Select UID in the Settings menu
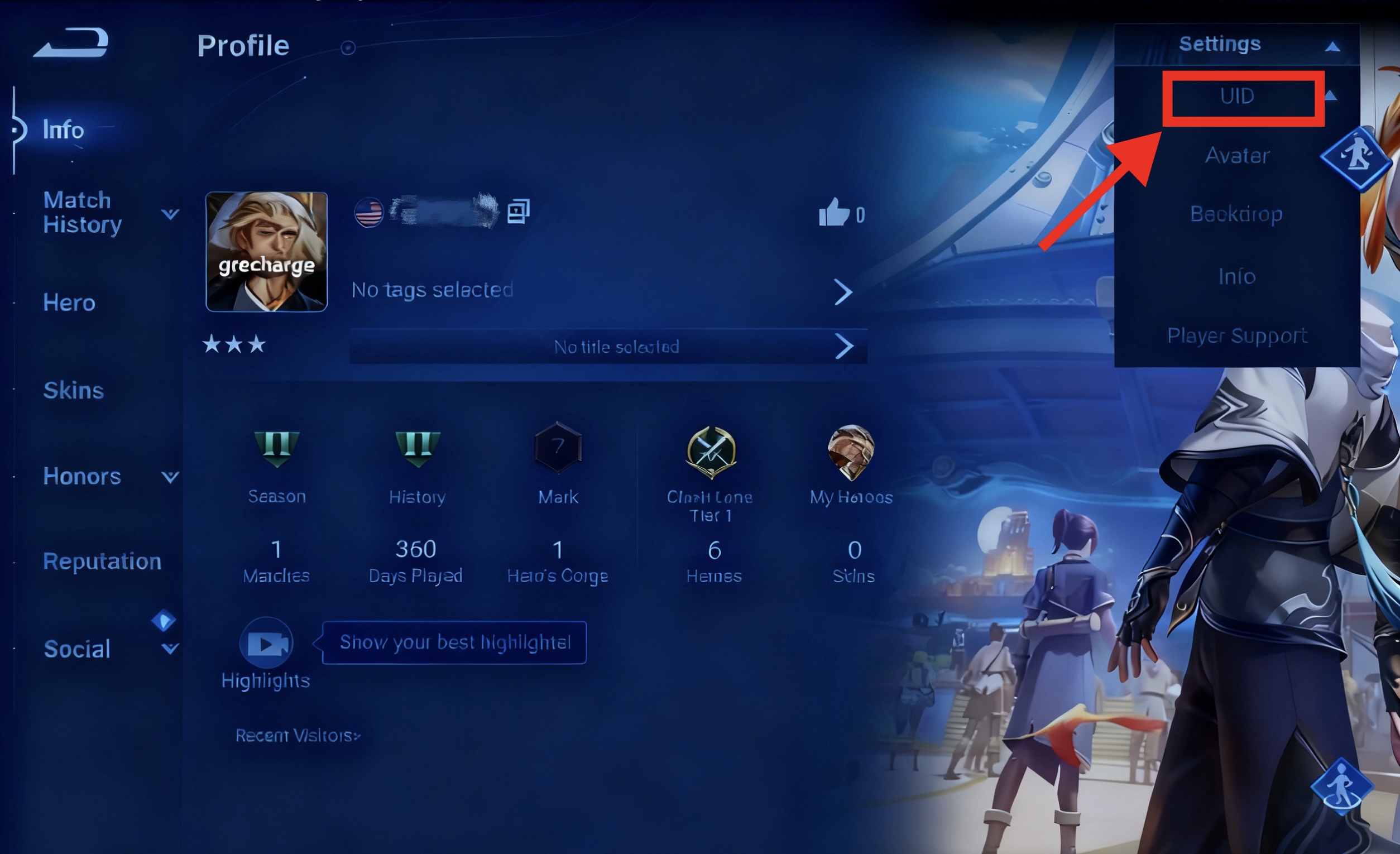Image resolution: width=1400 pixels, height=854 pixels. click(x=1237, y=96)
